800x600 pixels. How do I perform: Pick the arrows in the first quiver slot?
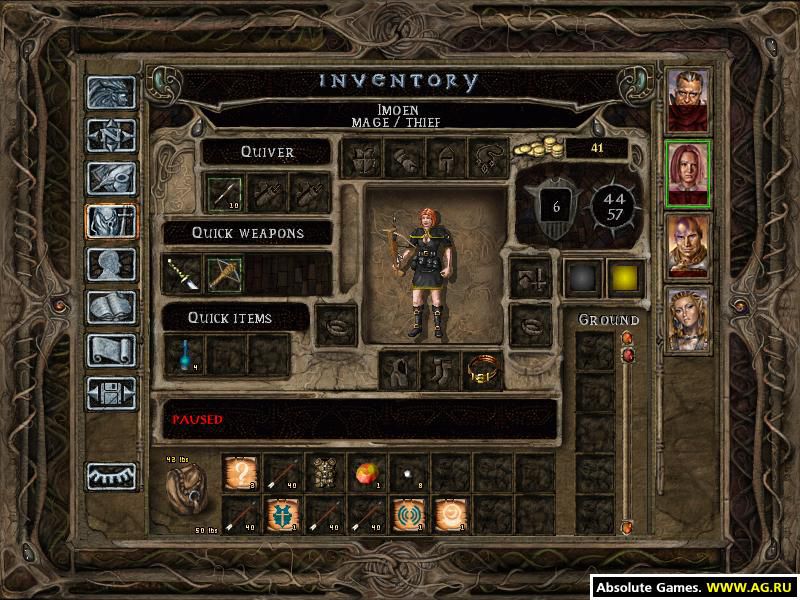tap(223, 192)
